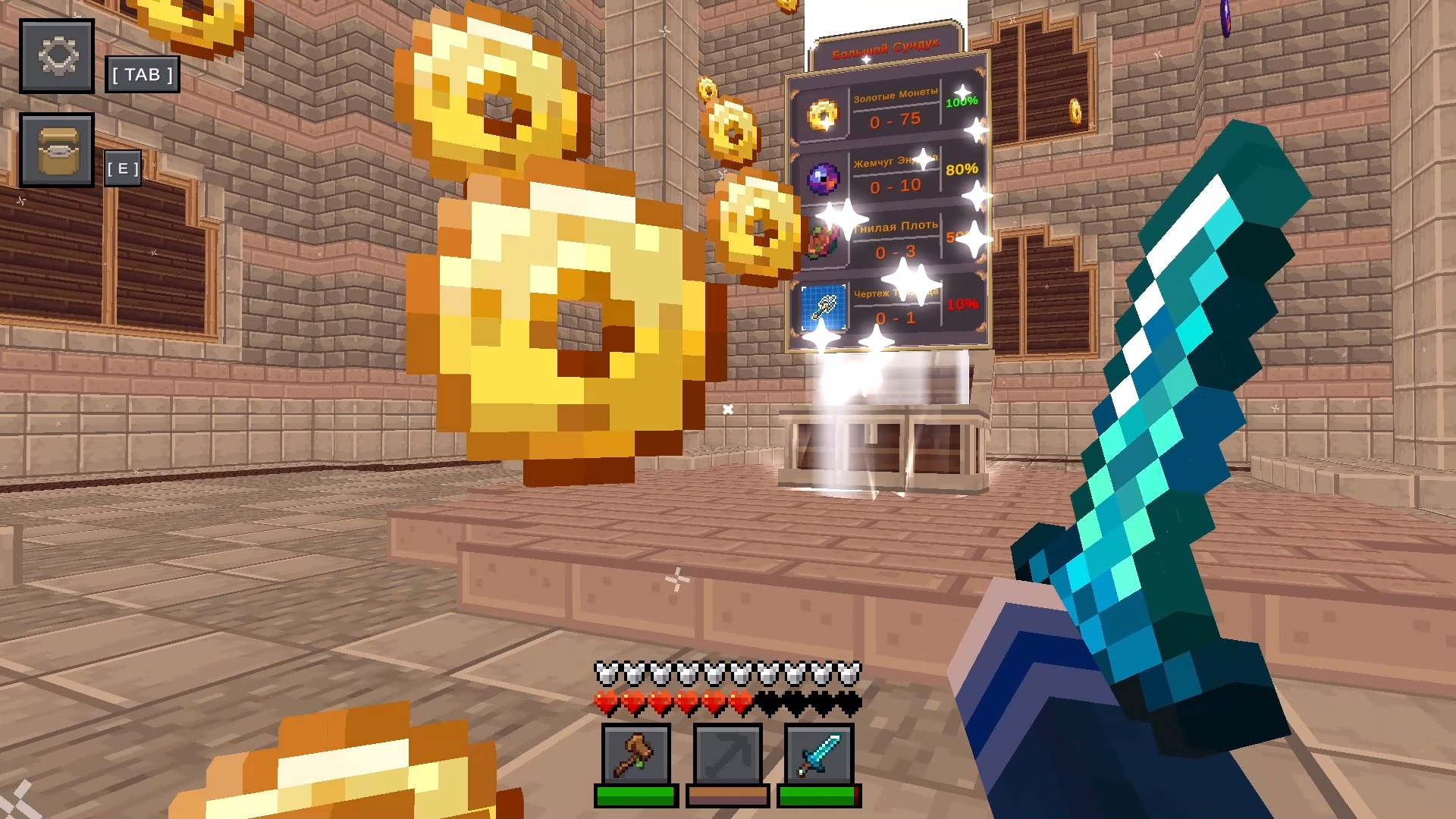Click the sword's green durability bar
1456x819 pixels.
point(817,796)
